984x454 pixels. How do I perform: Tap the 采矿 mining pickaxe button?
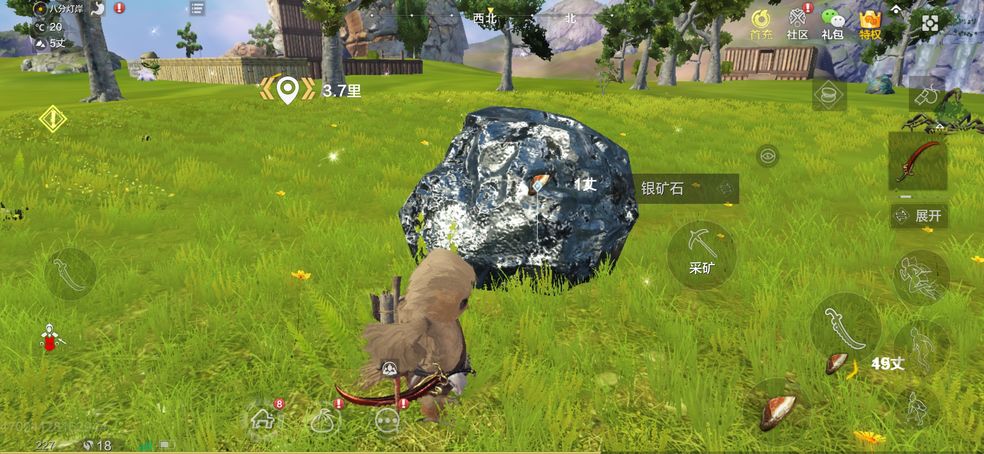pyautogui.click(x=701, y=255)
